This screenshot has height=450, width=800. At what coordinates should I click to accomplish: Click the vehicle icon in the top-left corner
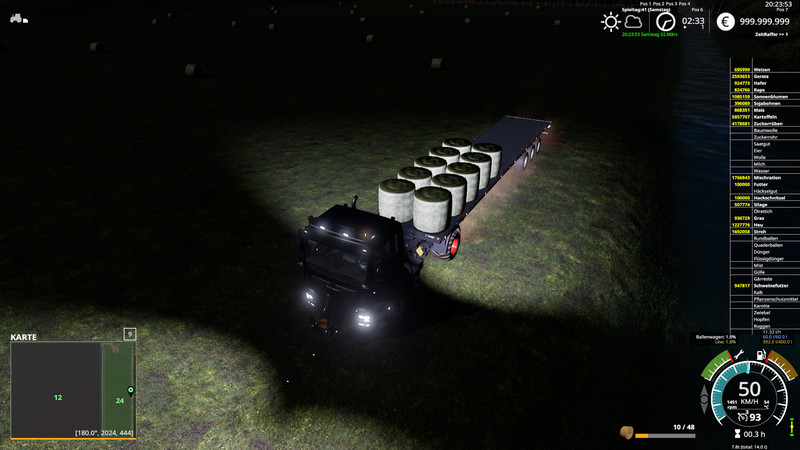tap(18, 18)
